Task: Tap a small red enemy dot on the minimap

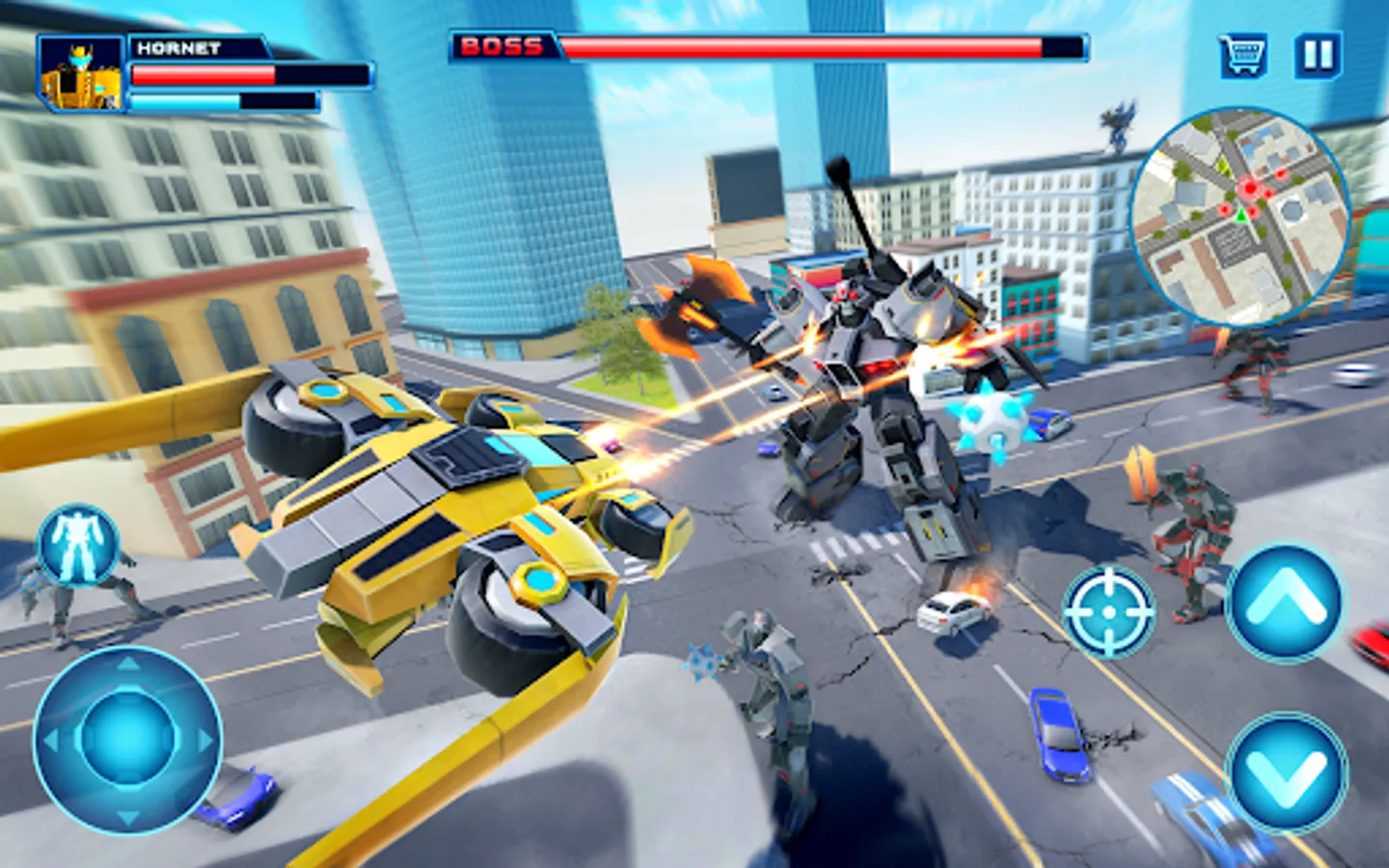Action: coord(1280,175)
